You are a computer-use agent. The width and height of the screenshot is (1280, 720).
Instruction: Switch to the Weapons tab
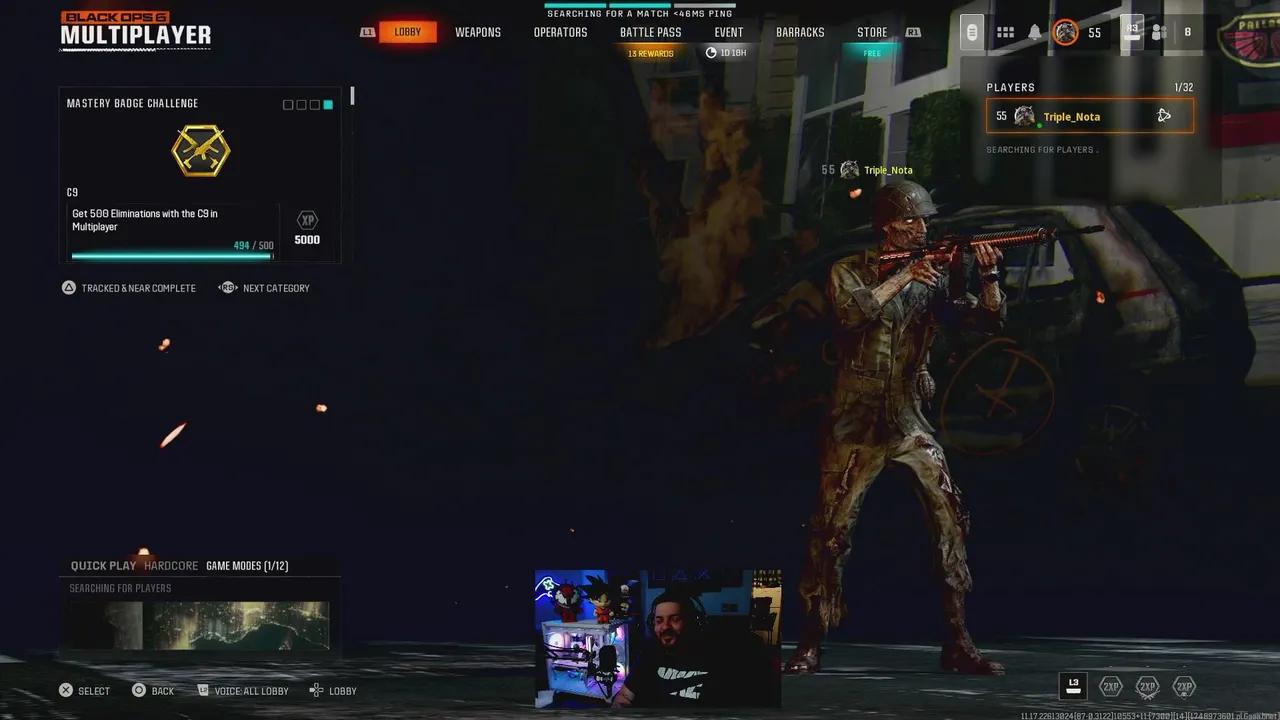point(478,31)
